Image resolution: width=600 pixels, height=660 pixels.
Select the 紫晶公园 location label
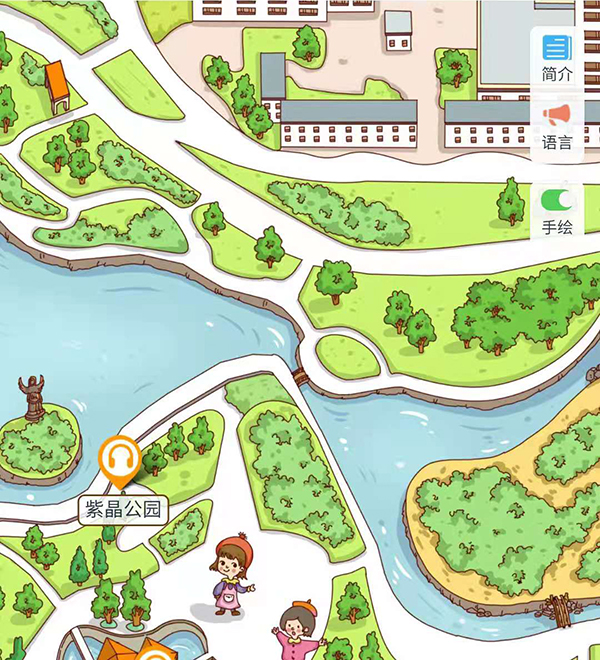click(x=124, y=510)
